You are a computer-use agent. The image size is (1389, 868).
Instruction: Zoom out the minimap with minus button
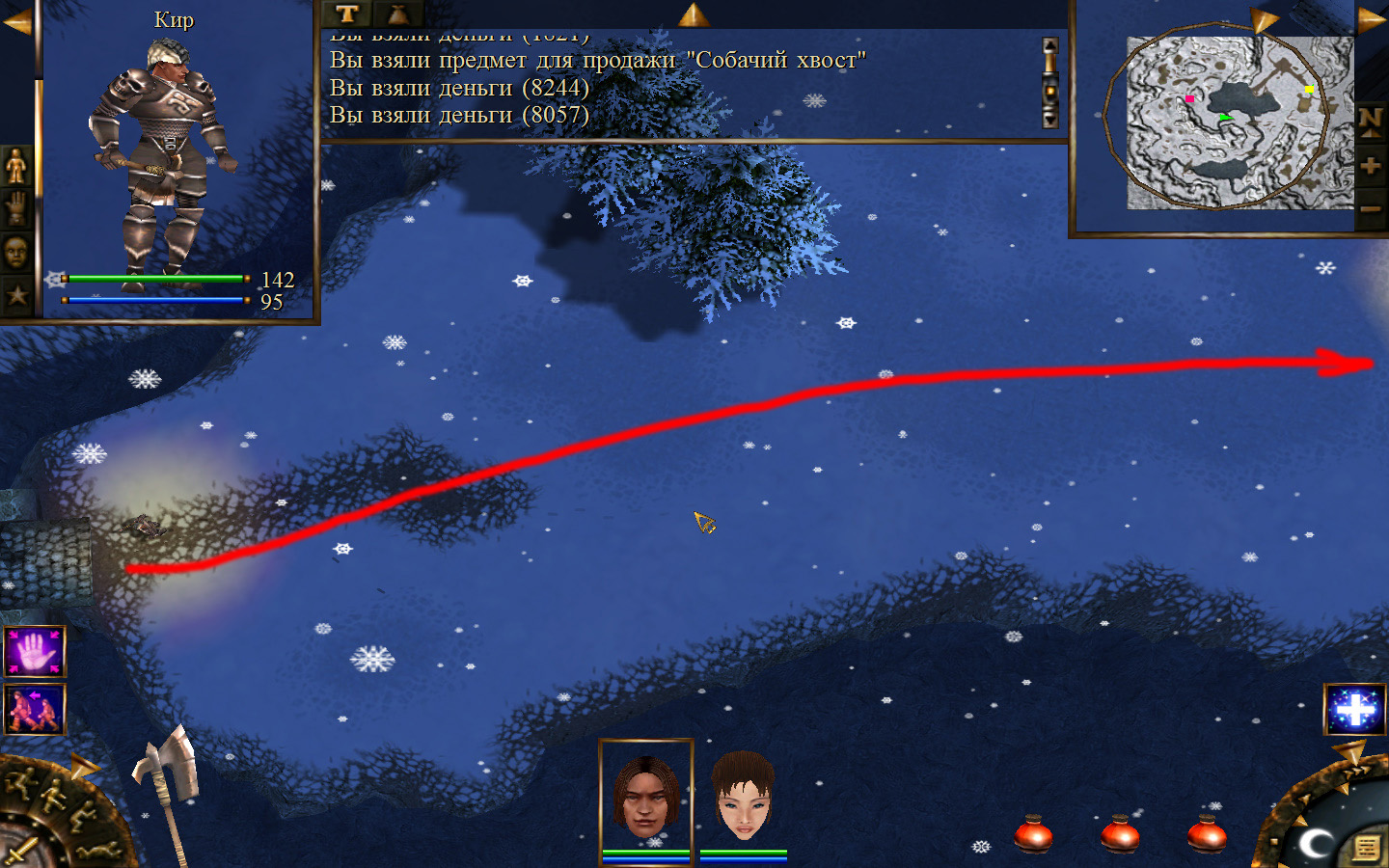click(1371, 208)
